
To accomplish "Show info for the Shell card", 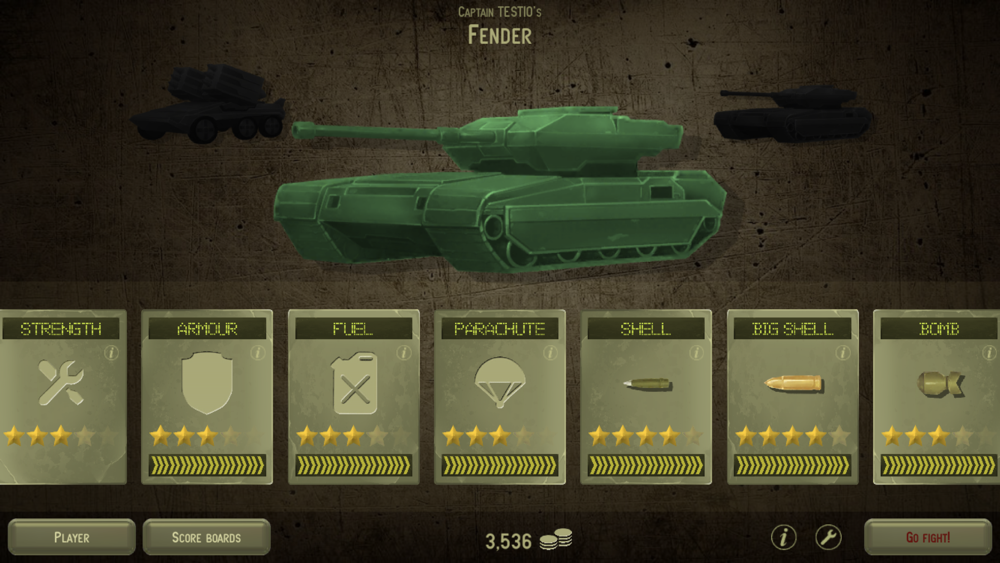I will coord(697,352).
